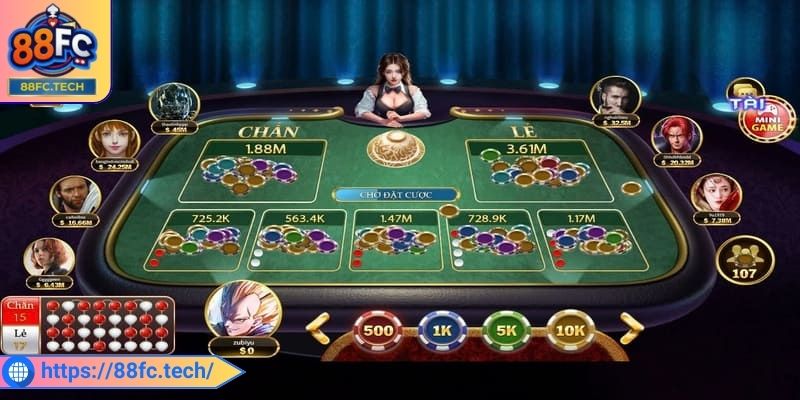View player avatar with $24.25M balance
Image resolution: width=800 pixels, height=400 pixels.
[x=113, y=141]
